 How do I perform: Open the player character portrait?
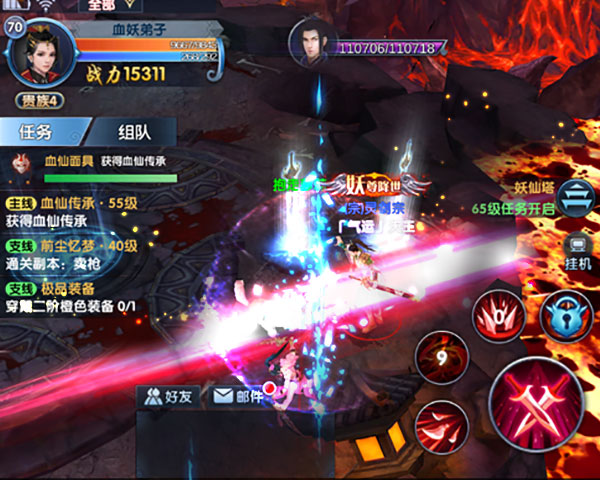click(x=38, y=50)
